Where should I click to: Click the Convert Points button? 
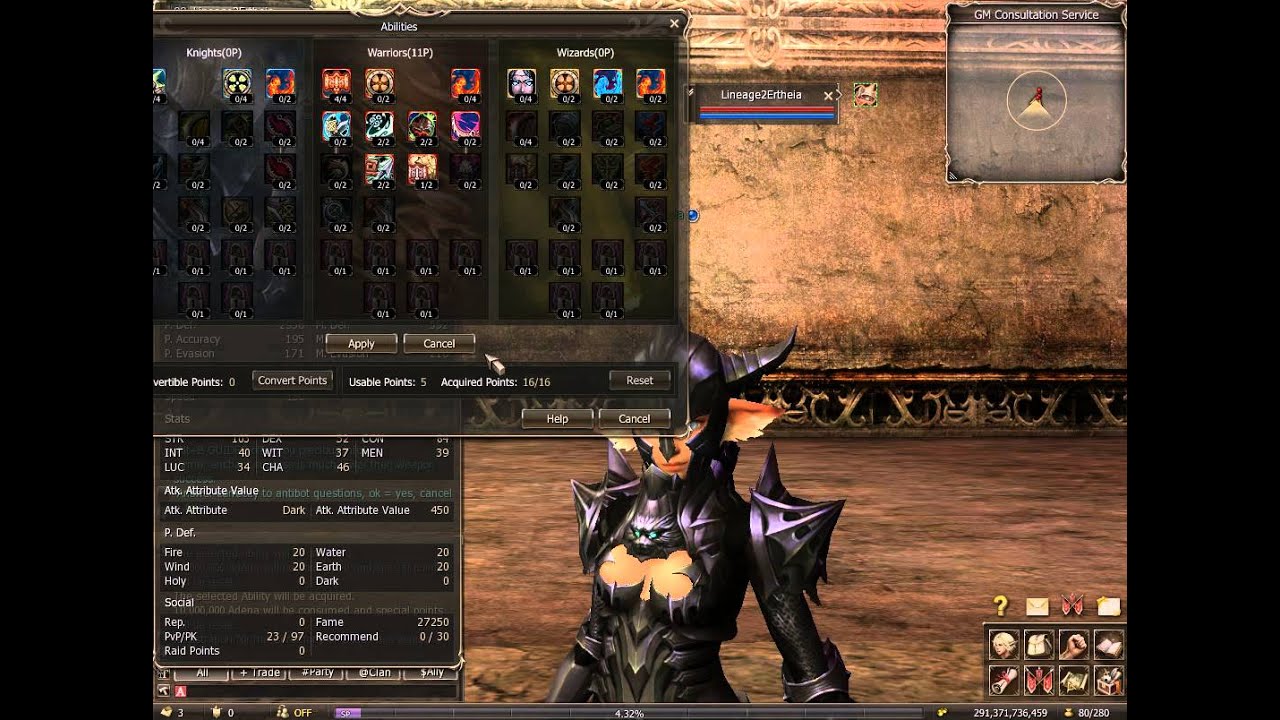pyautogui.click(x=292, y=380)
